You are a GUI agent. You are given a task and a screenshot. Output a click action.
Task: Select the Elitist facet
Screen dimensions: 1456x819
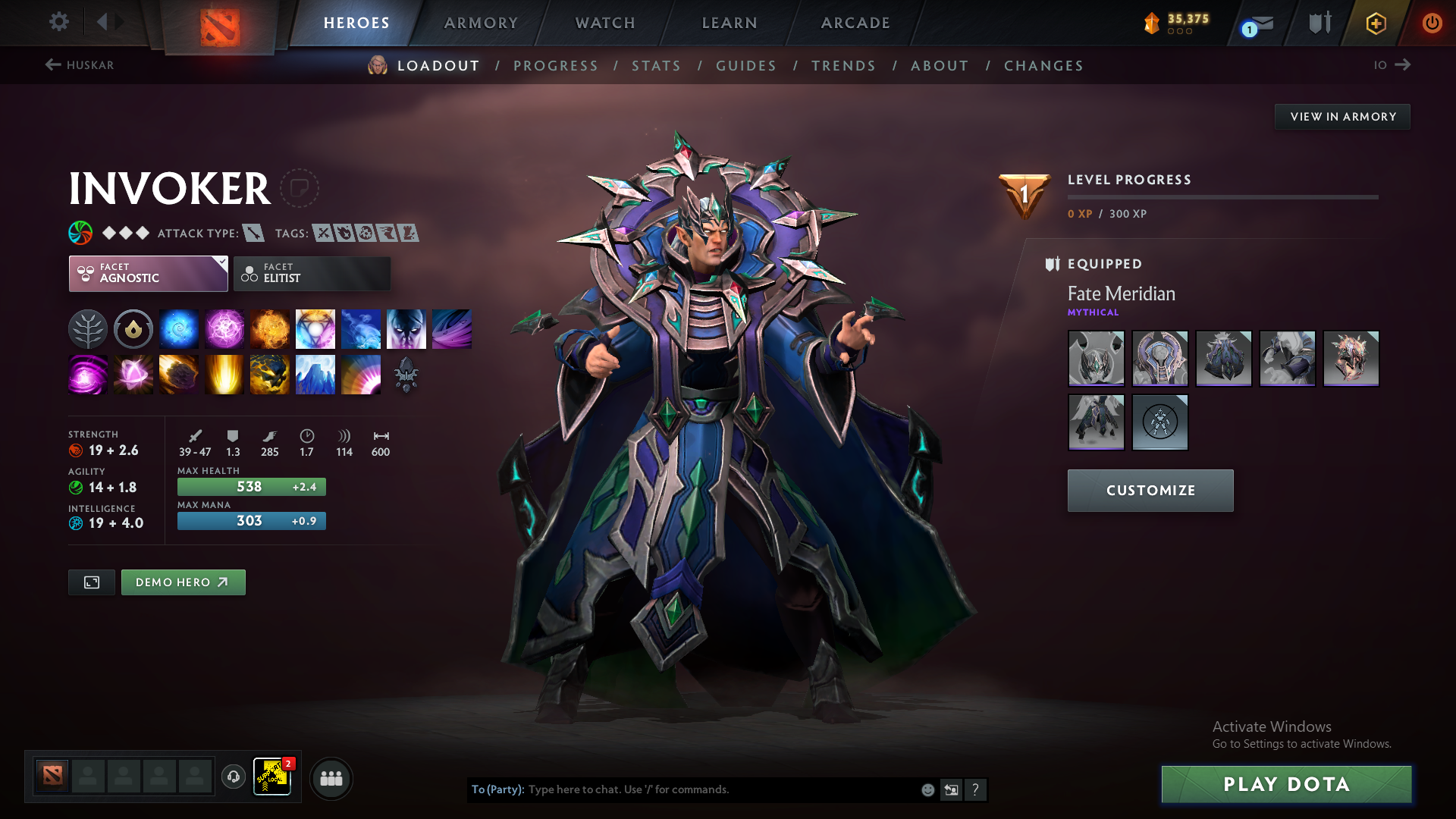pos(312,273)
